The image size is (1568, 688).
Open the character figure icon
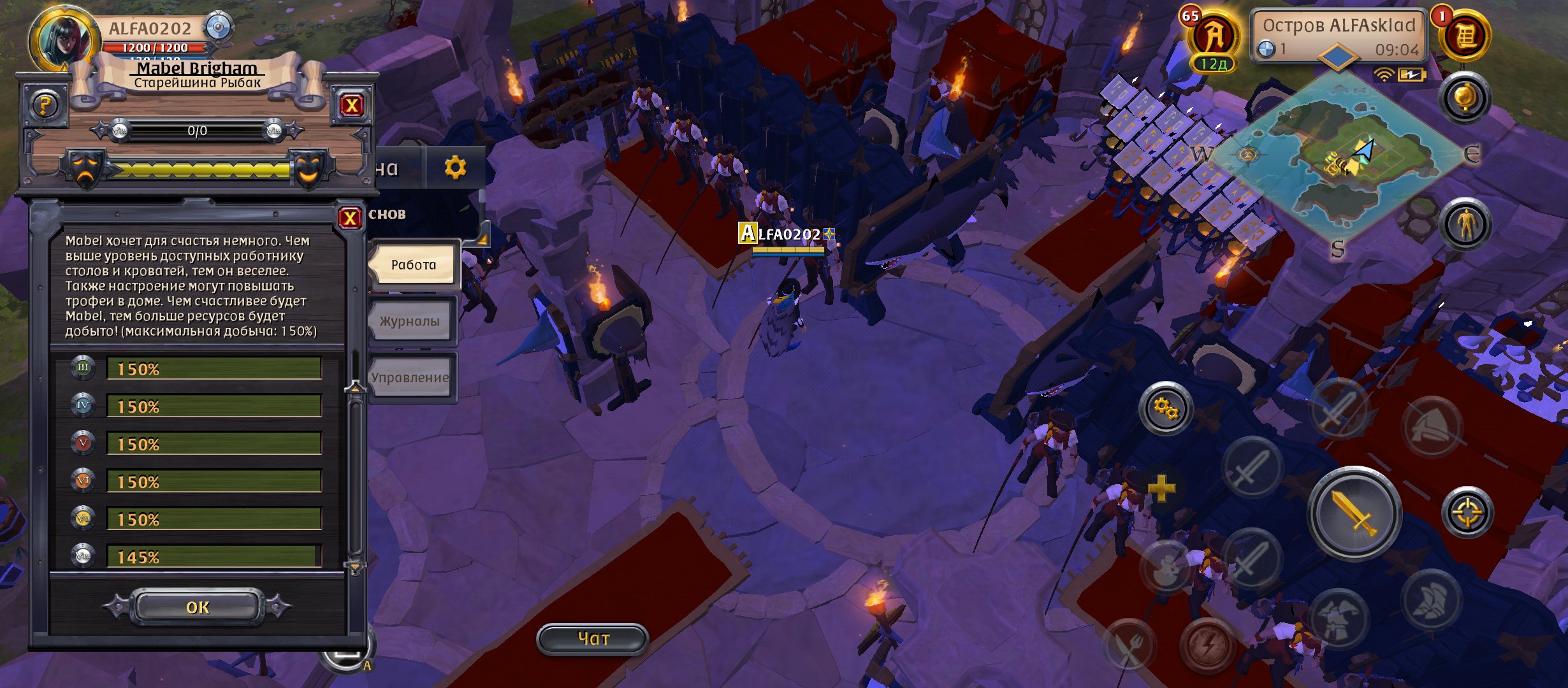point(1465,225)
